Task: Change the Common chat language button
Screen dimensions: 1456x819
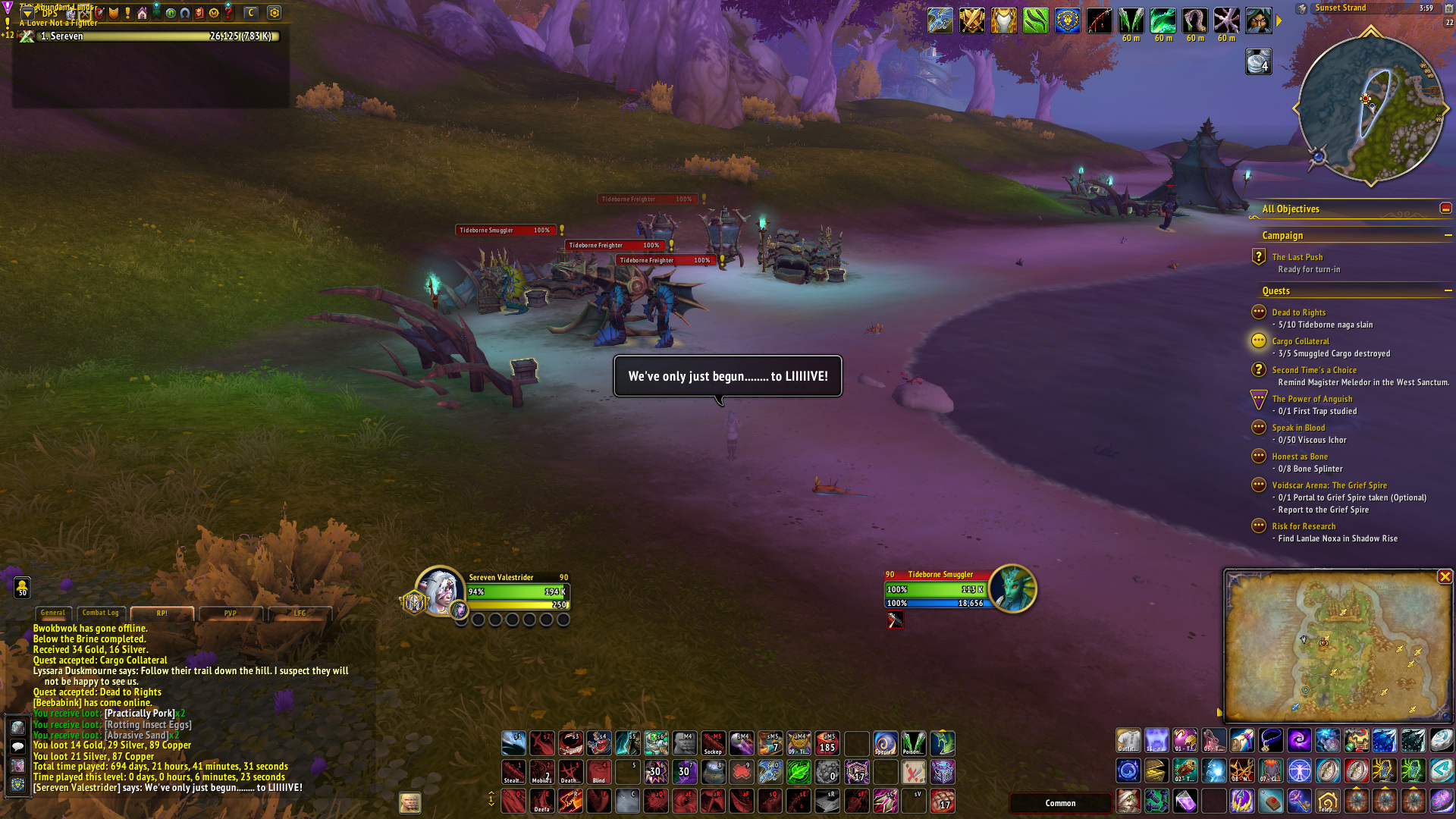Action: (x=1059, y=803)
